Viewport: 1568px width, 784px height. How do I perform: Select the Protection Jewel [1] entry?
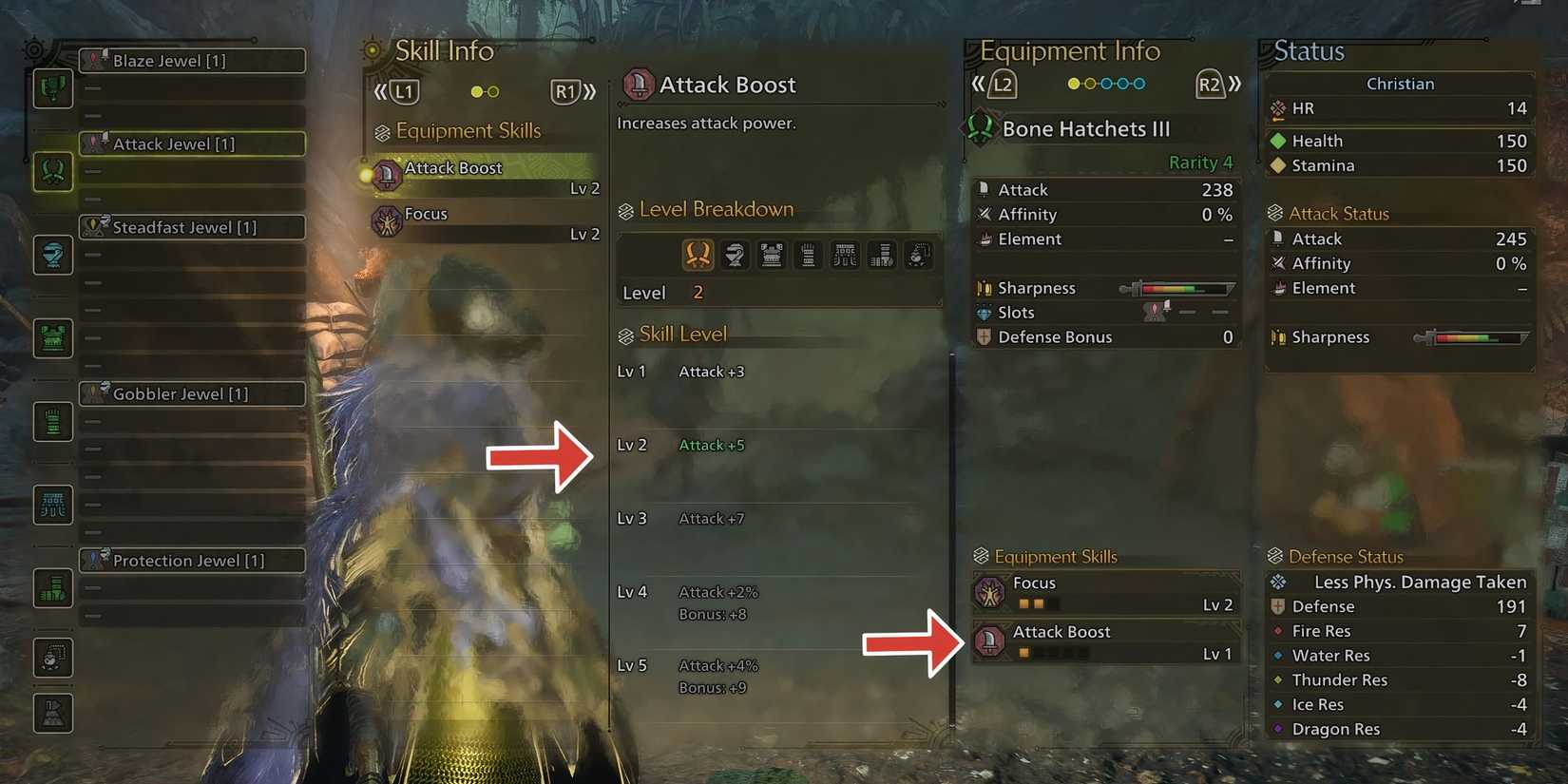point(192,560)
